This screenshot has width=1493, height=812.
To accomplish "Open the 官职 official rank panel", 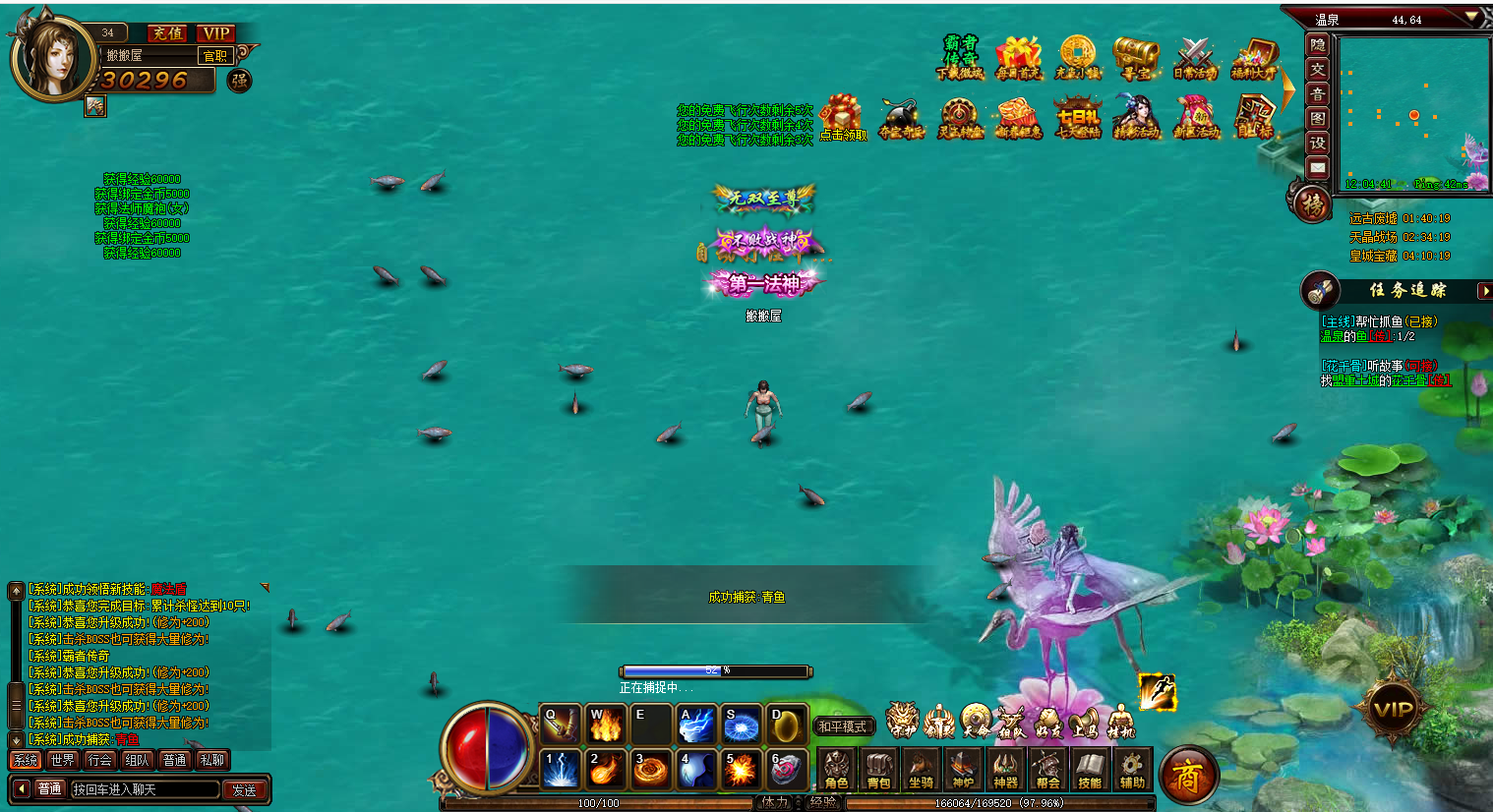I will click(x=215, y=56).
